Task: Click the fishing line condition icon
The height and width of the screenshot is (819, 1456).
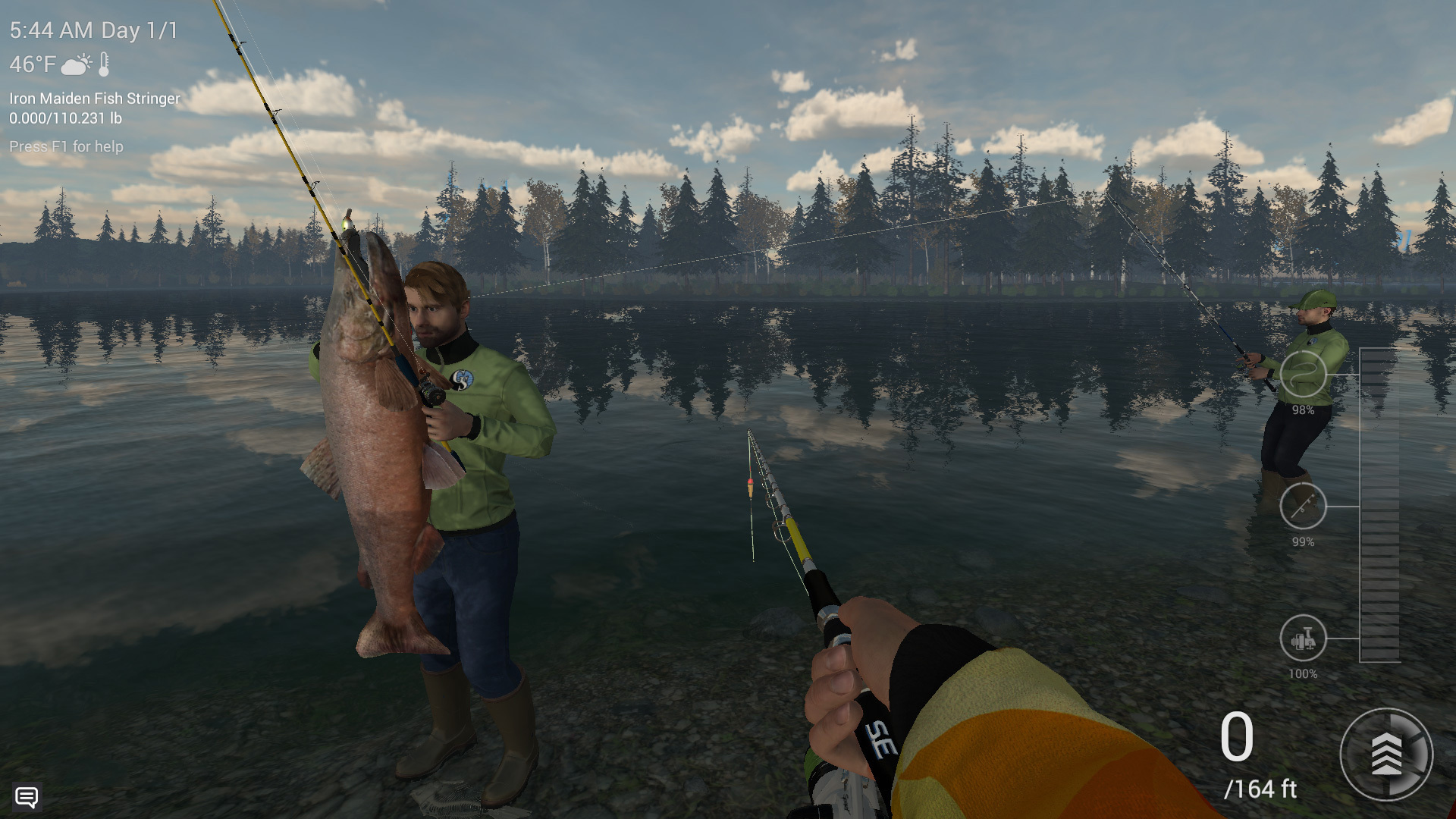Action: click(x=1303, y=374)
